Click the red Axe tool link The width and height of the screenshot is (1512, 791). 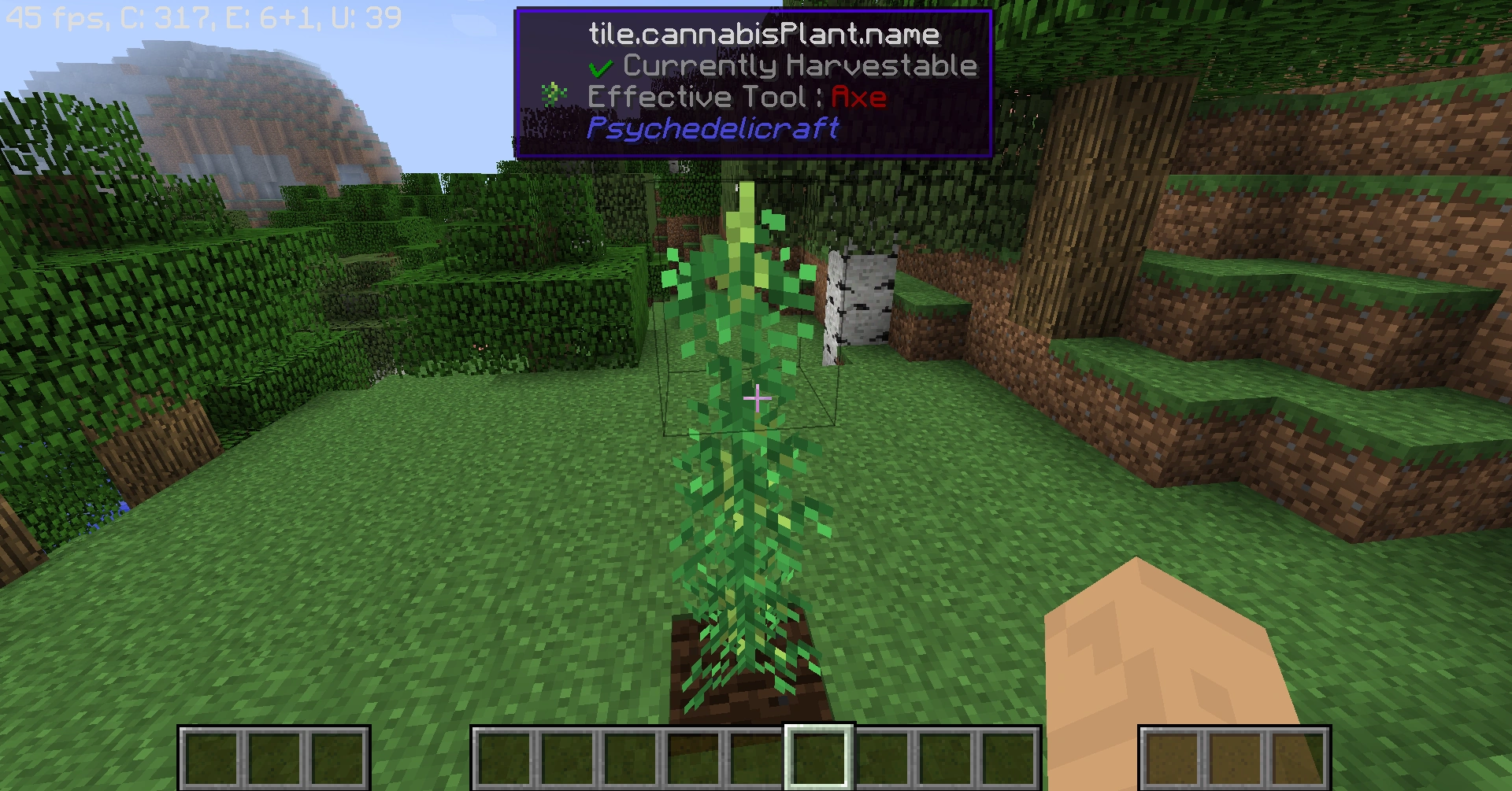[x=859, y=96]
